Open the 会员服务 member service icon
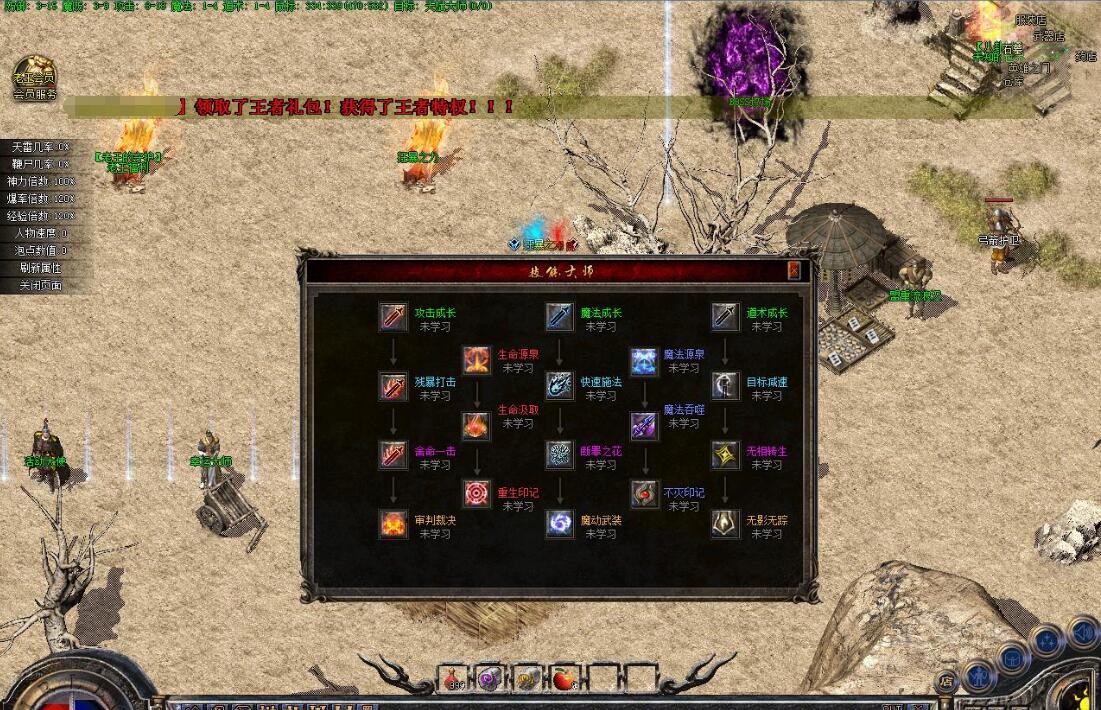Screen dimensions: 1101x710 [34, 78]
